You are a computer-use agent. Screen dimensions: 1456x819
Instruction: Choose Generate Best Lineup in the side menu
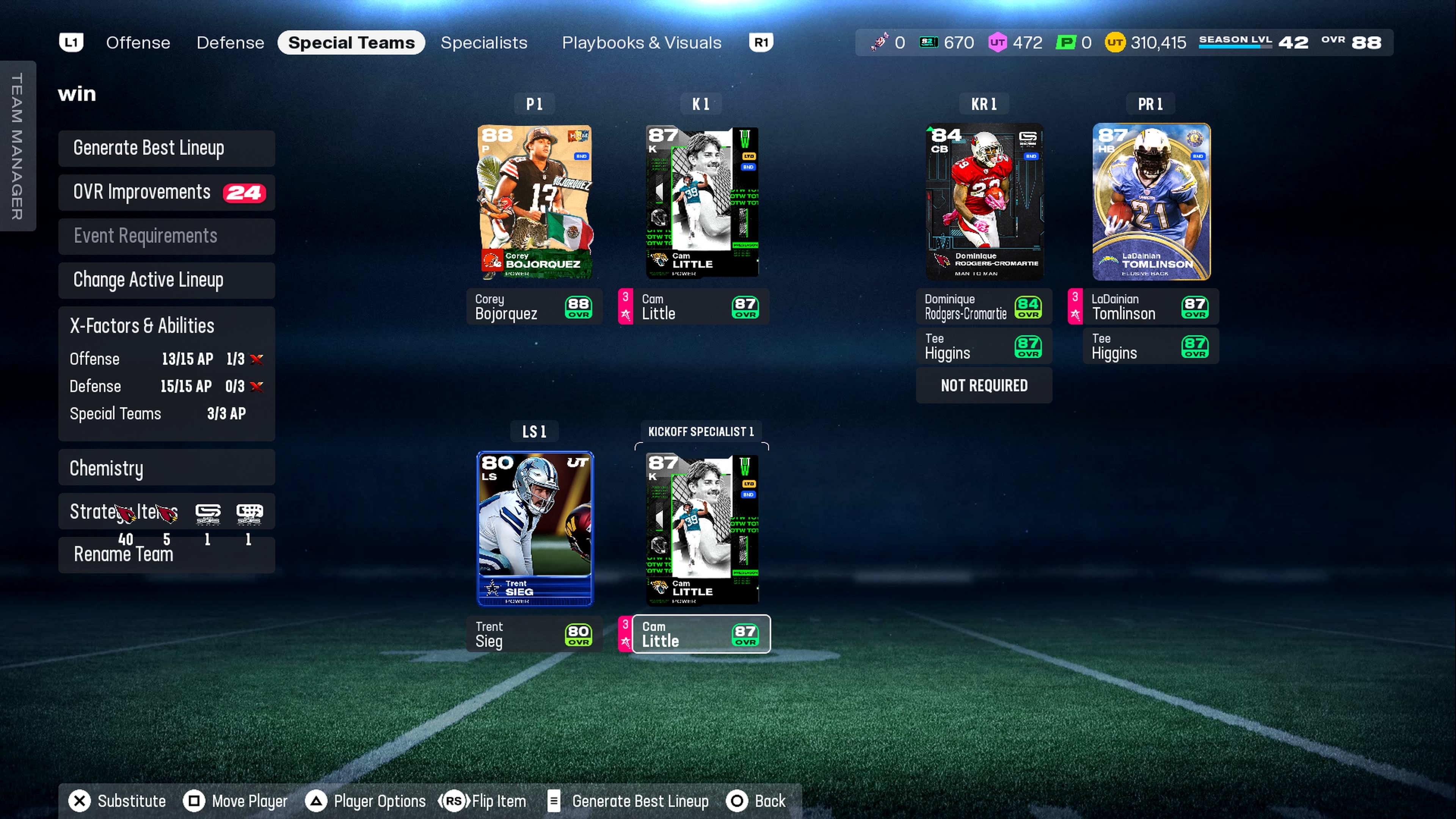pyautogui.click(x=166, y=148)
